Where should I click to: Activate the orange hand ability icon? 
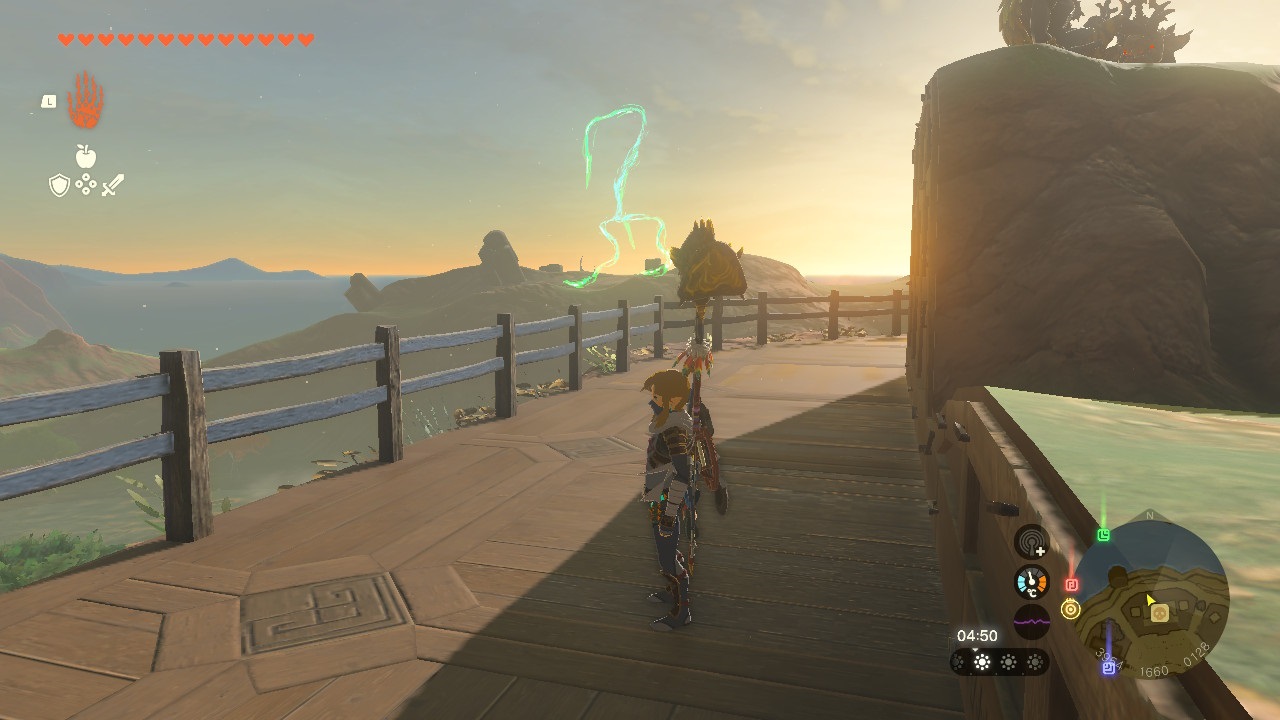(86, 101)
